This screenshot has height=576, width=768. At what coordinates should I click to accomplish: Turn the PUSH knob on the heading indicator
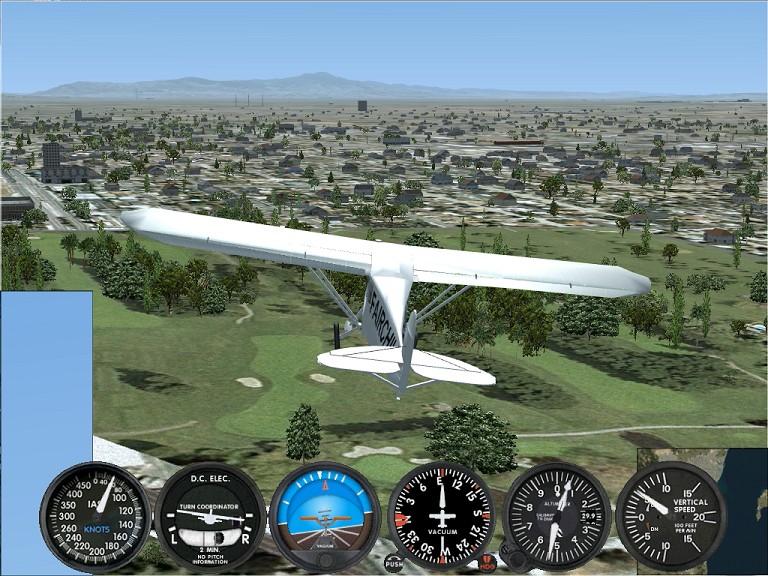pos(394,563)
